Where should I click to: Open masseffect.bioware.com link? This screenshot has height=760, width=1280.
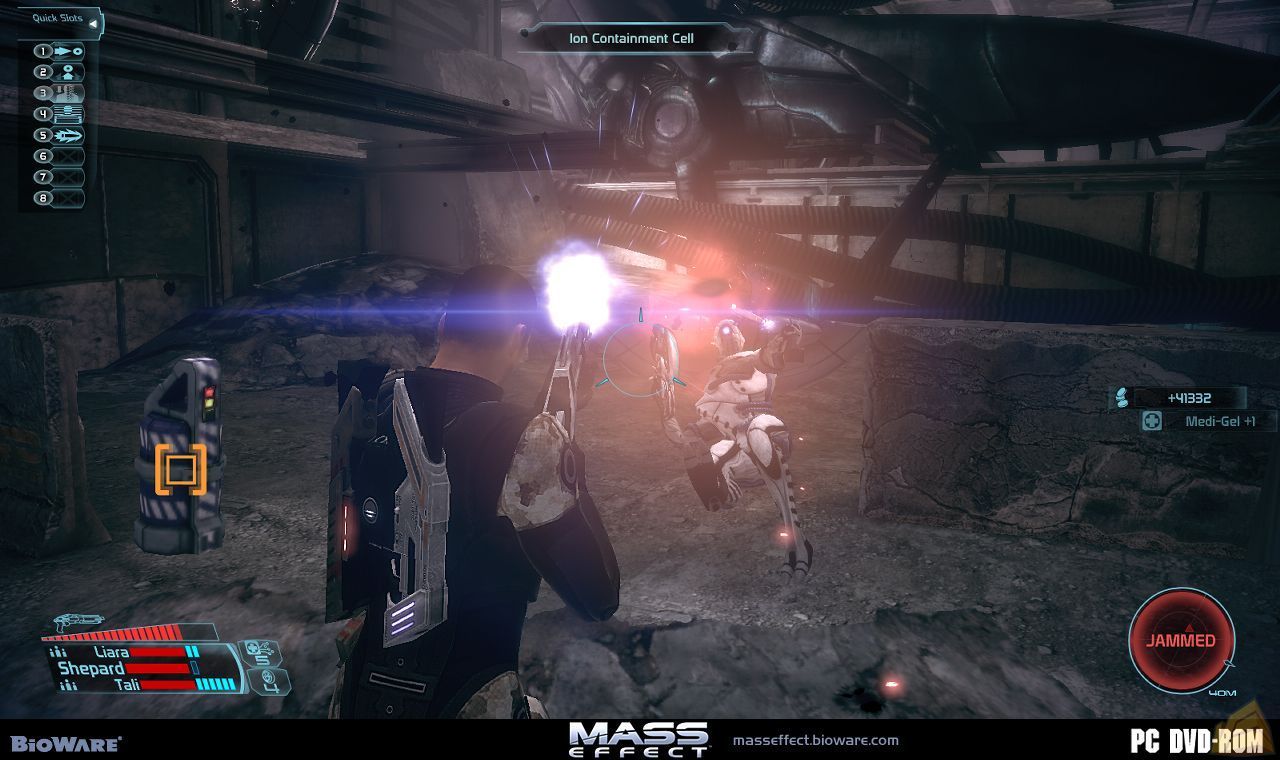[816, 742]
